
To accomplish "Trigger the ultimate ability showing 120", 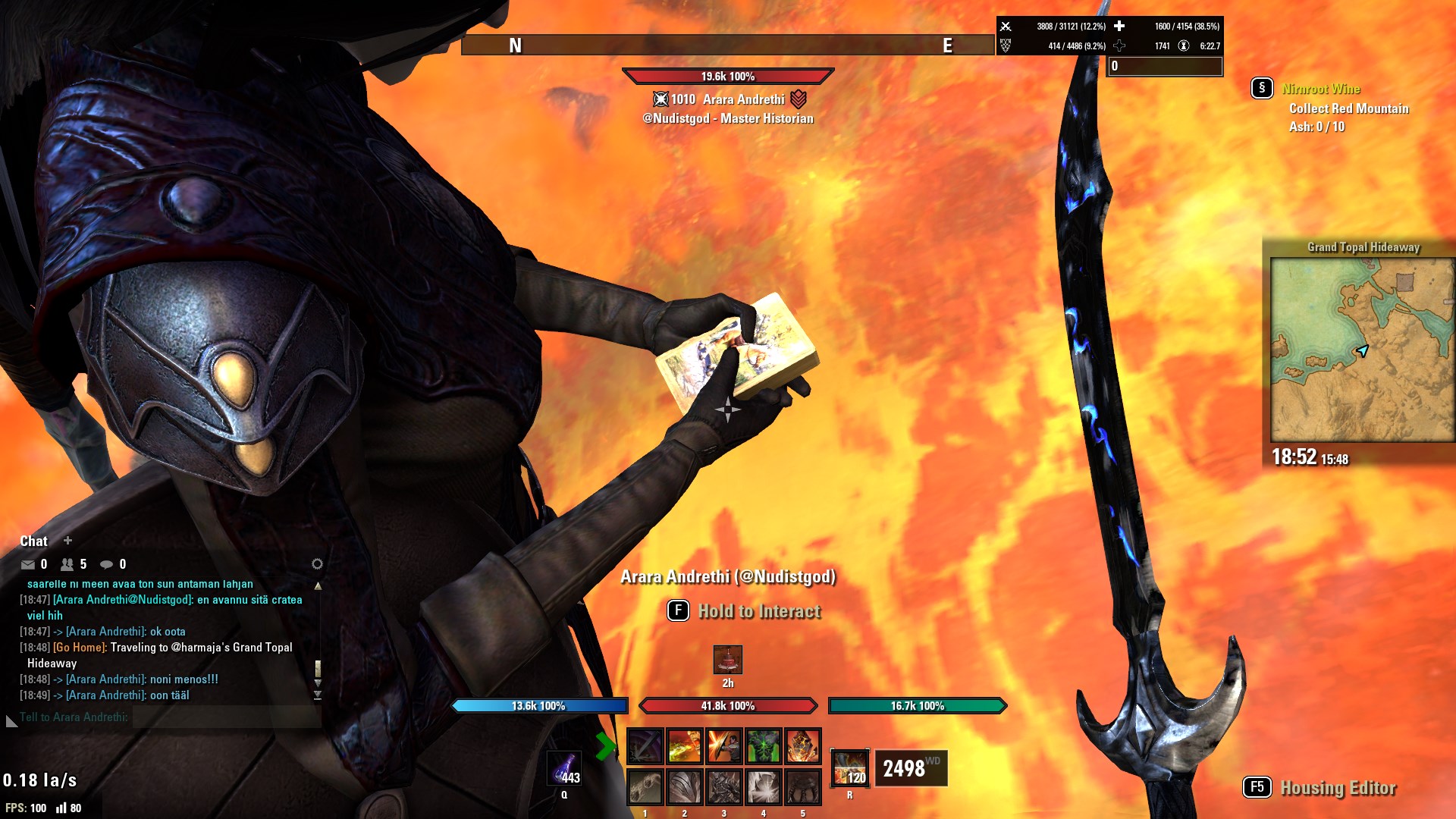I will click(x=849, y=767).
